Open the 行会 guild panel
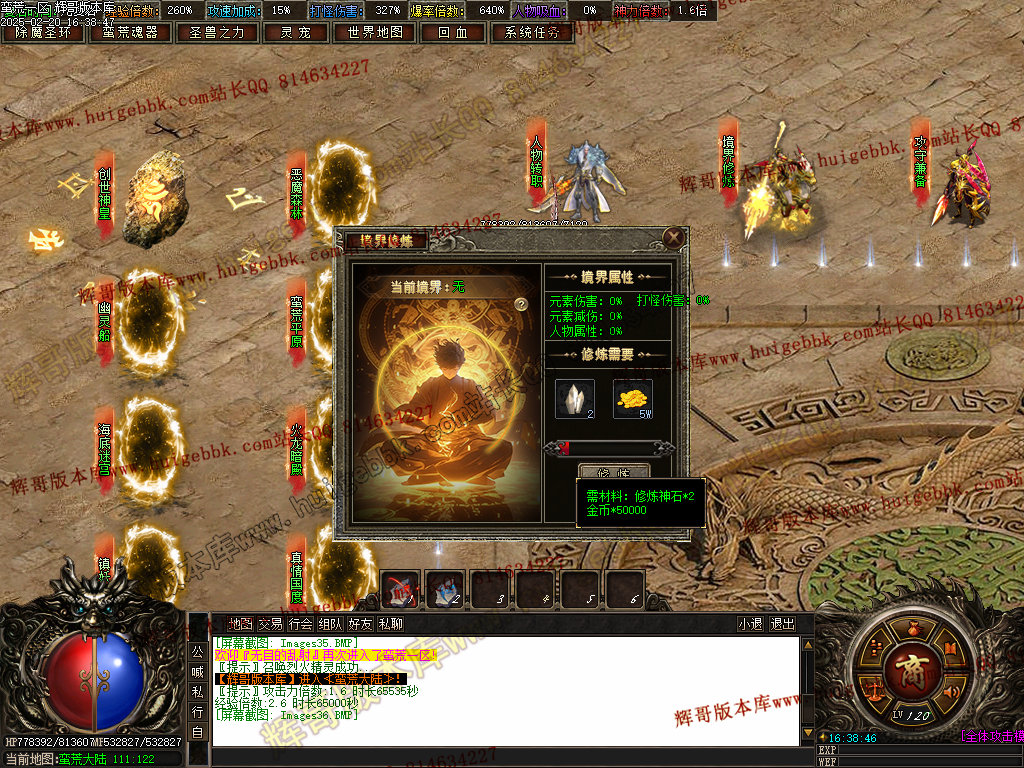This screenshot has width=1024, height=768. (300, 624)
